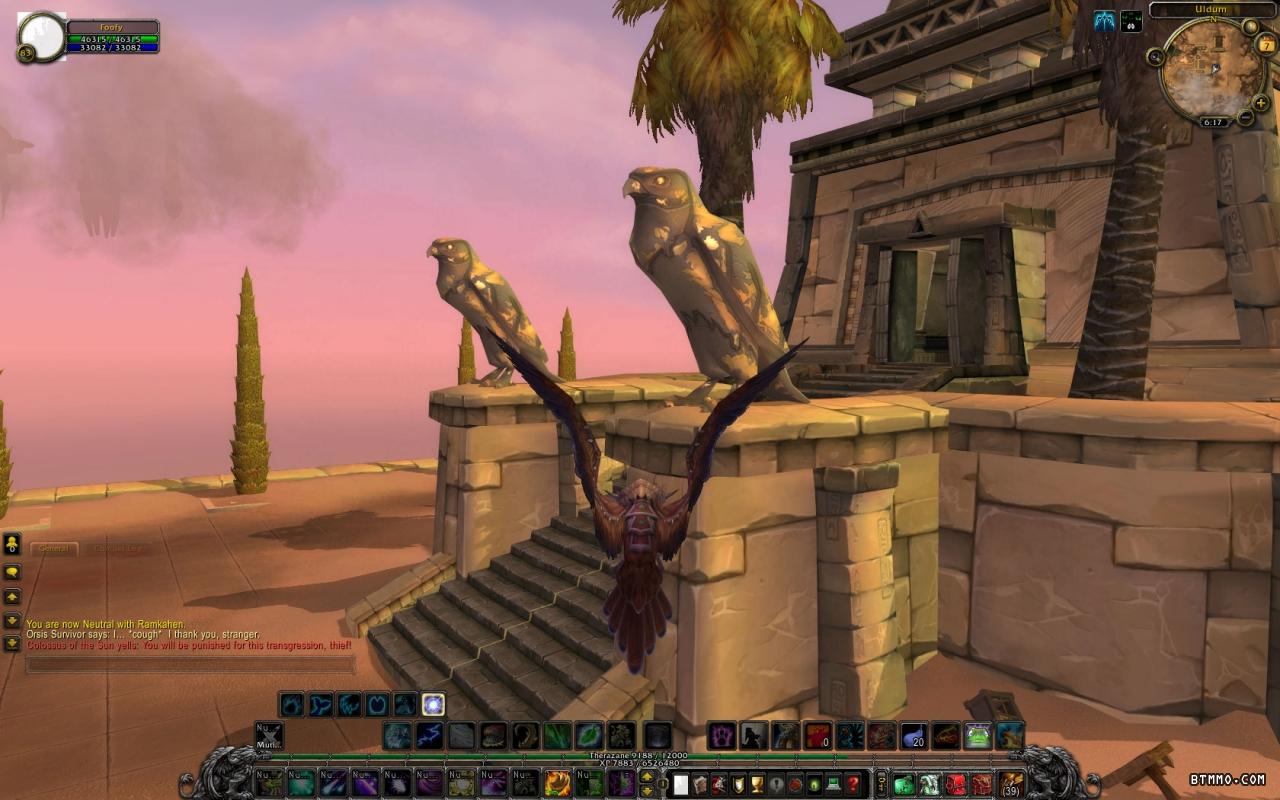
Task: Open the red question mark help button
Action: (x=853, y=784)
